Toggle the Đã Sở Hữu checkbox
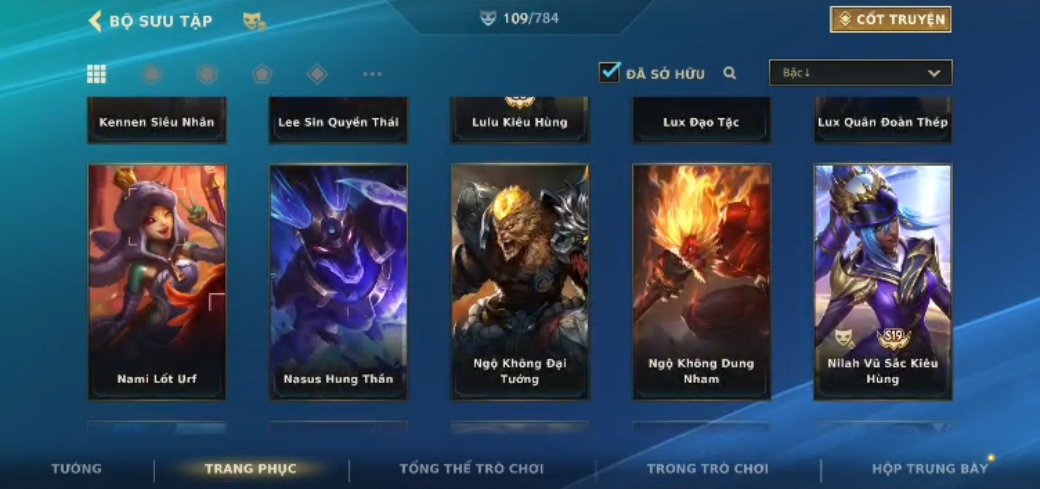This screenshot has height=489, width=1040. [x=609, y=72]
